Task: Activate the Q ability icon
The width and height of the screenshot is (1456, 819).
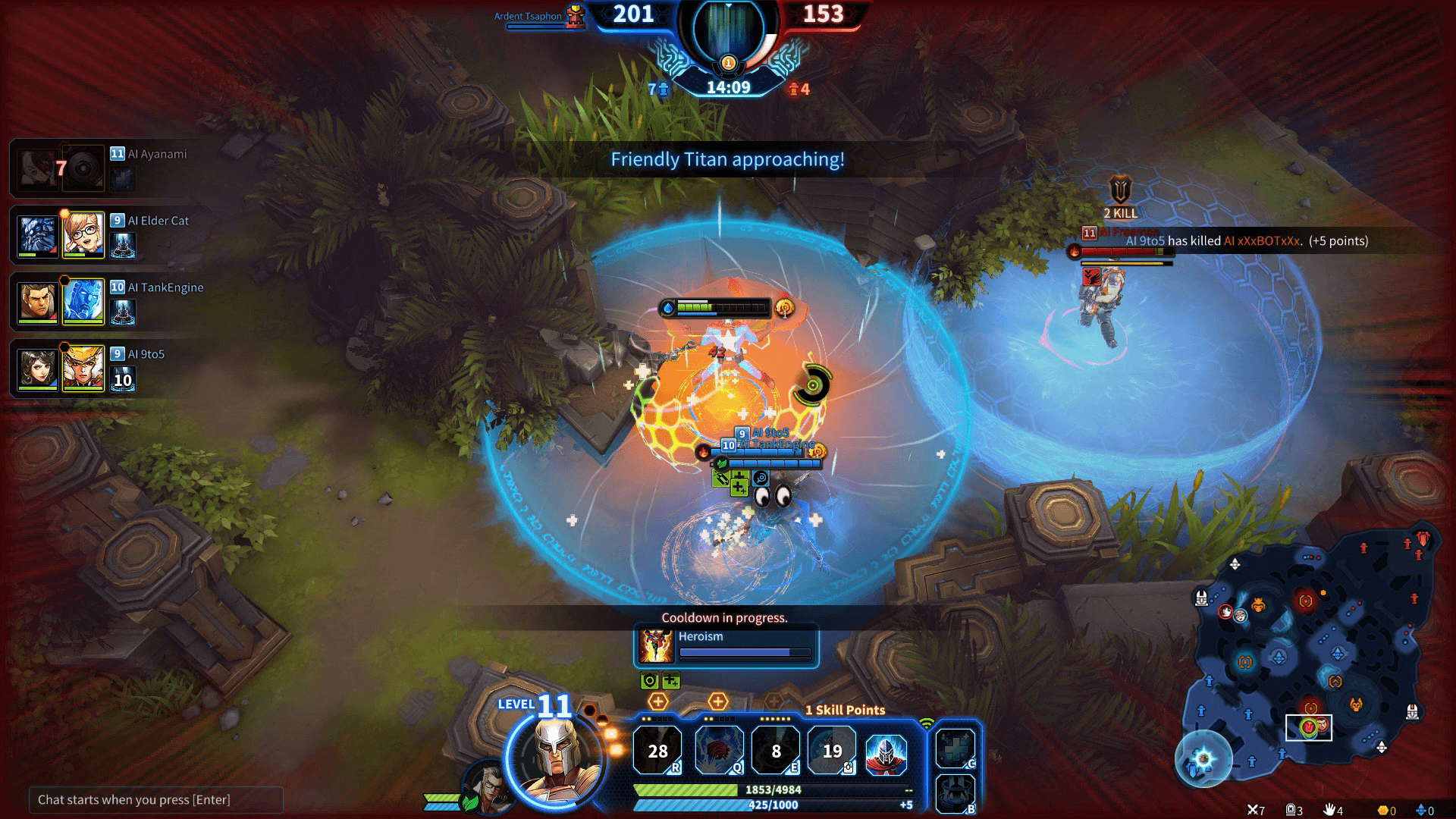Action: pyautogui.click(x=719, y=751)
